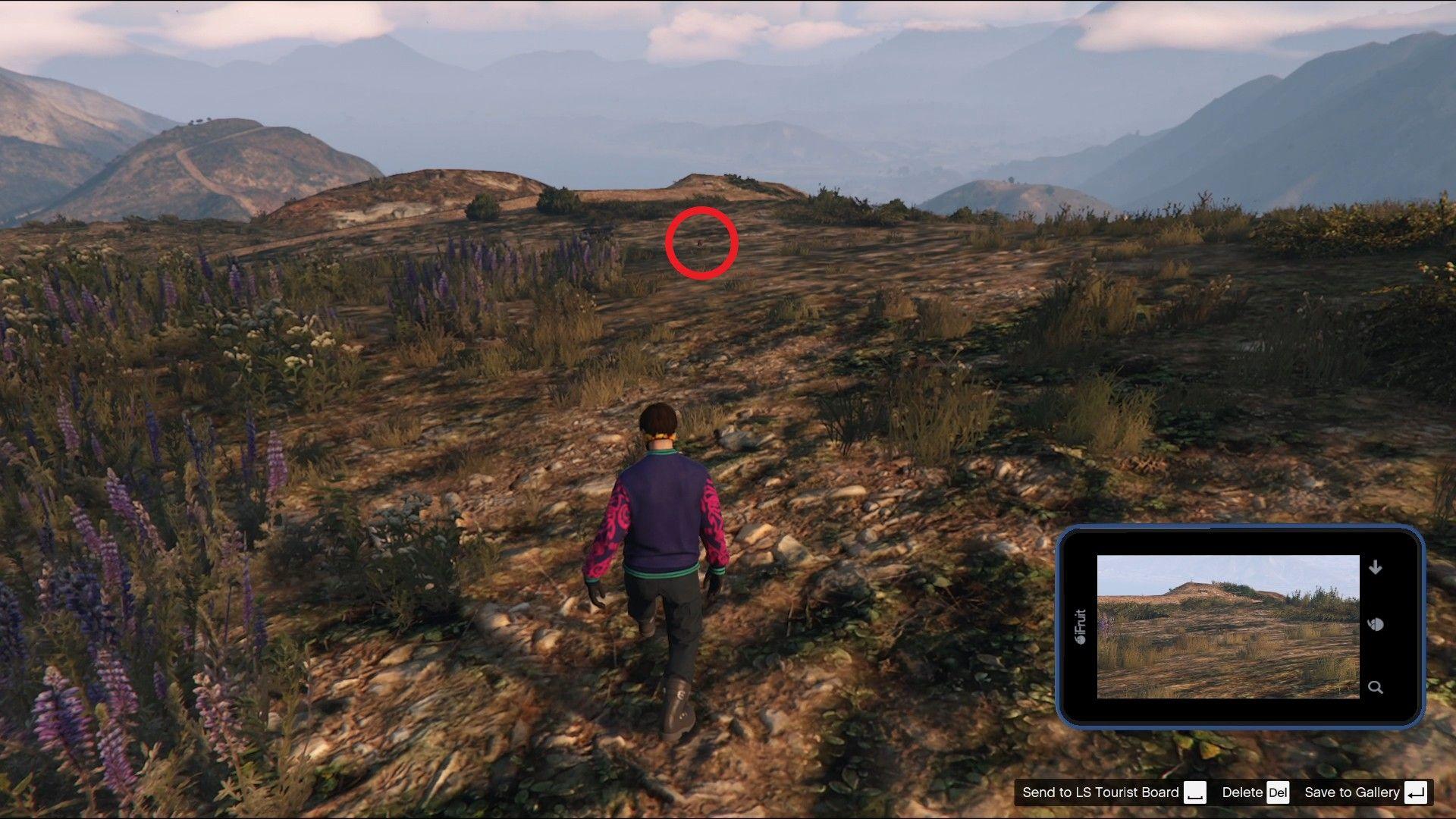This screenshot has height=819, width=1456.
Task: Click the Enter key icon beside Save to Gallery
Action: 1415,792
